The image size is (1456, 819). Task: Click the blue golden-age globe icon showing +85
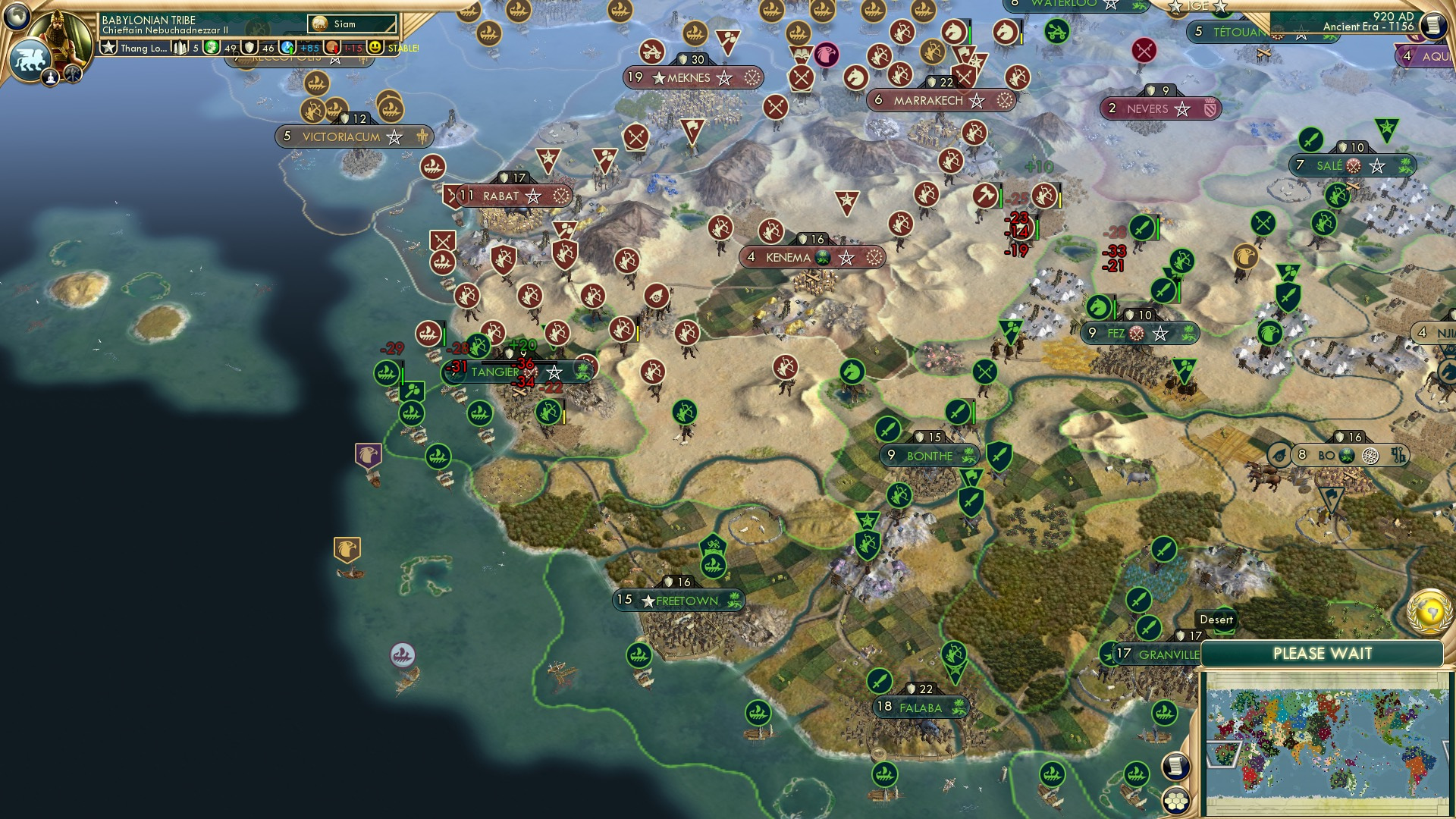[x=287, y=47]
